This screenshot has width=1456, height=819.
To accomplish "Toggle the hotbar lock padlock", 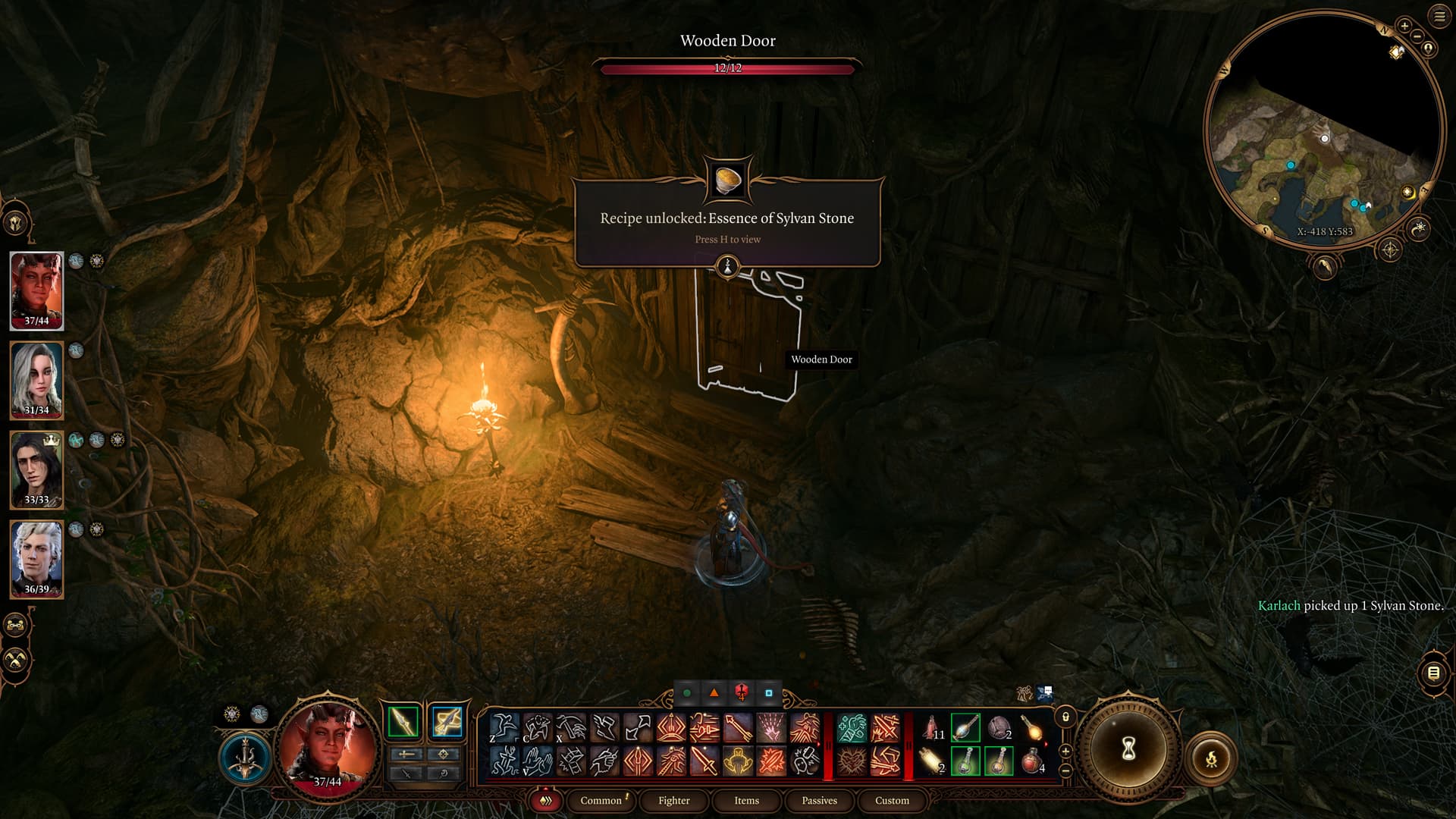I will pyautogui.click(x=1065, y=717).
